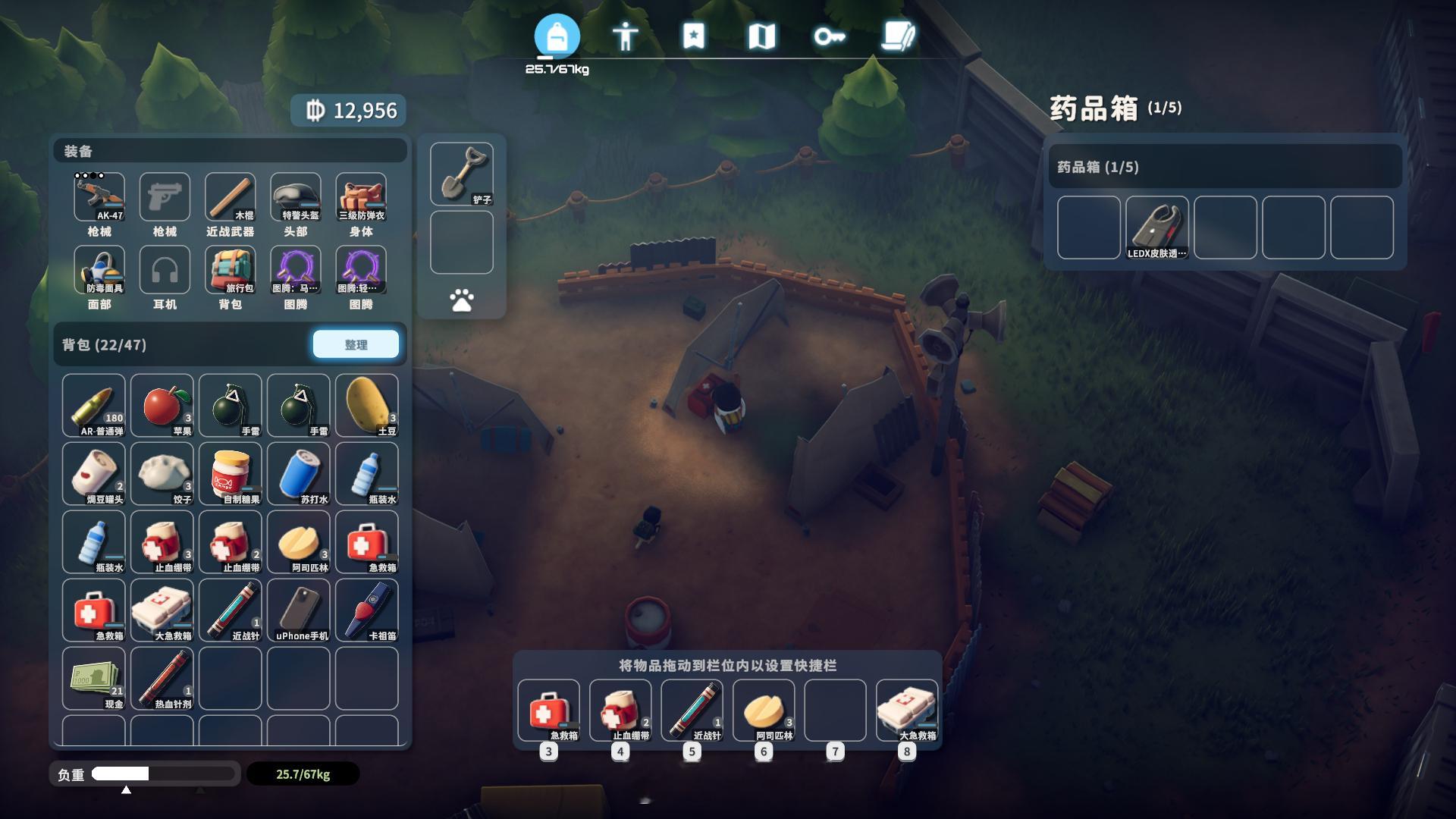
Task: Select the 旅行包 backpack equipment slot
Action: (x=230, y=269)
